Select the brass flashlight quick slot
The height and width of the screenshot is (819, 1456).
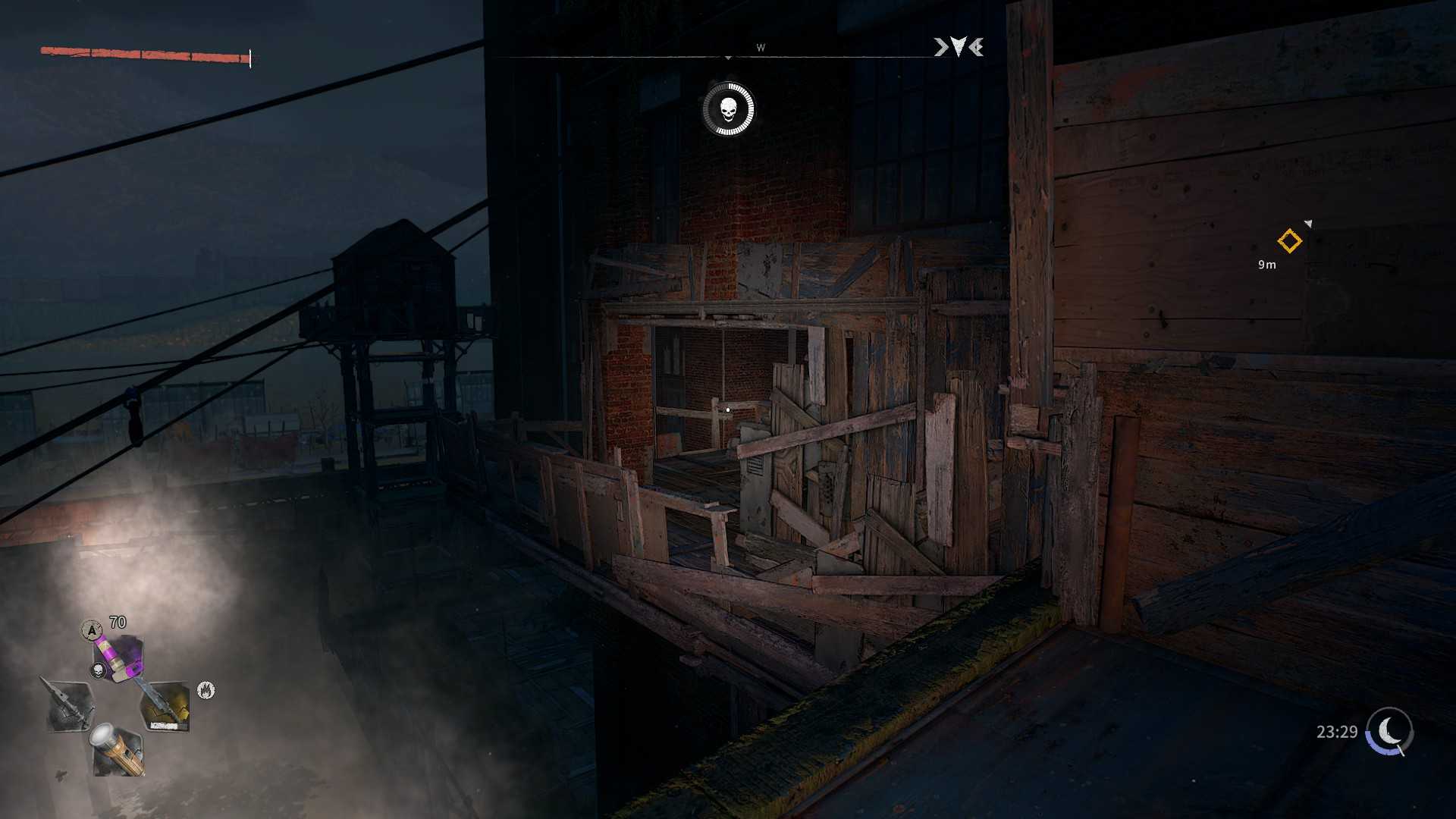coord(118,749)
